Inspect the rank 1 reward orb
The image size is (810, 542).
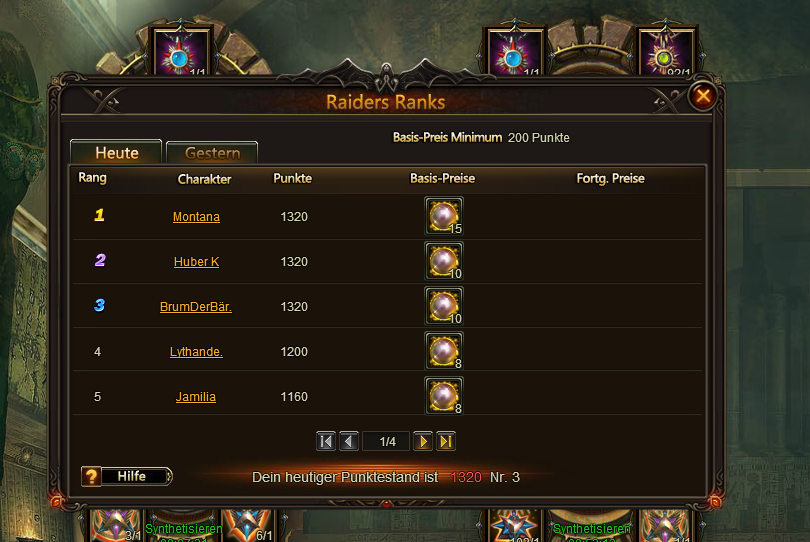click(x=443, y=215)
